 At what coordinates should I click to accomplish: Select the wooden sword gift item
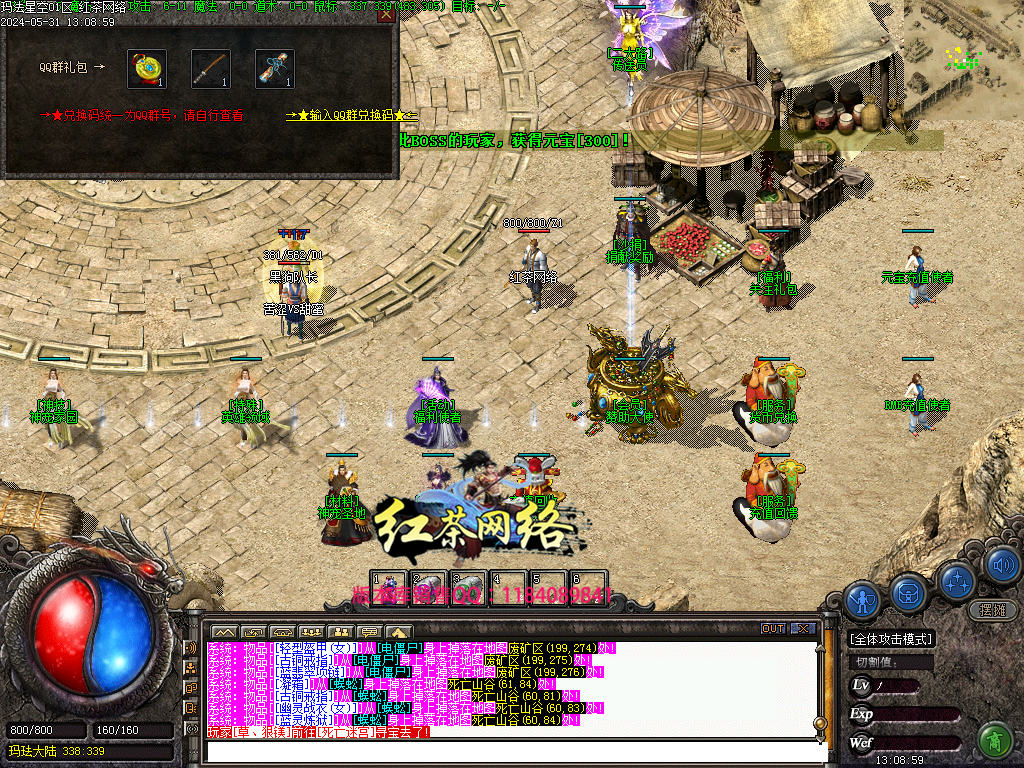tap(211, 69)
